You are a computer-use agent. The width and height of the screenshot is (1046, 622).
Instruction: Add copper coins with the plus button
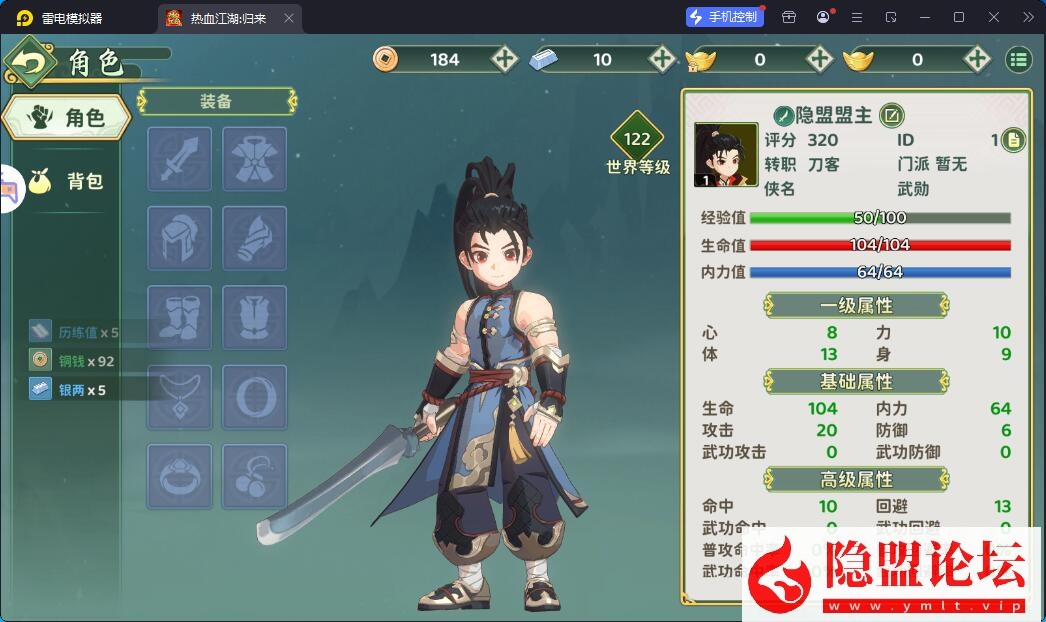pyautogui.click(x=504, y=59)
